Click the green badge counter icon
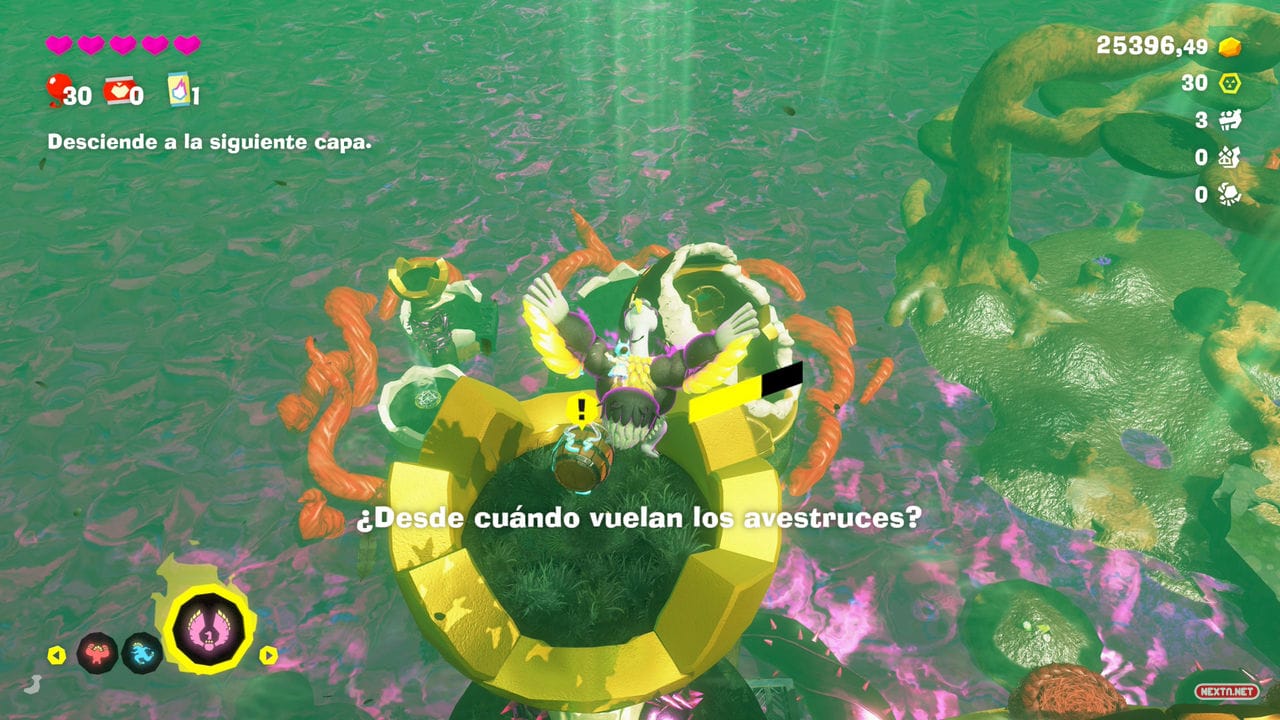 click(1229, 83)
